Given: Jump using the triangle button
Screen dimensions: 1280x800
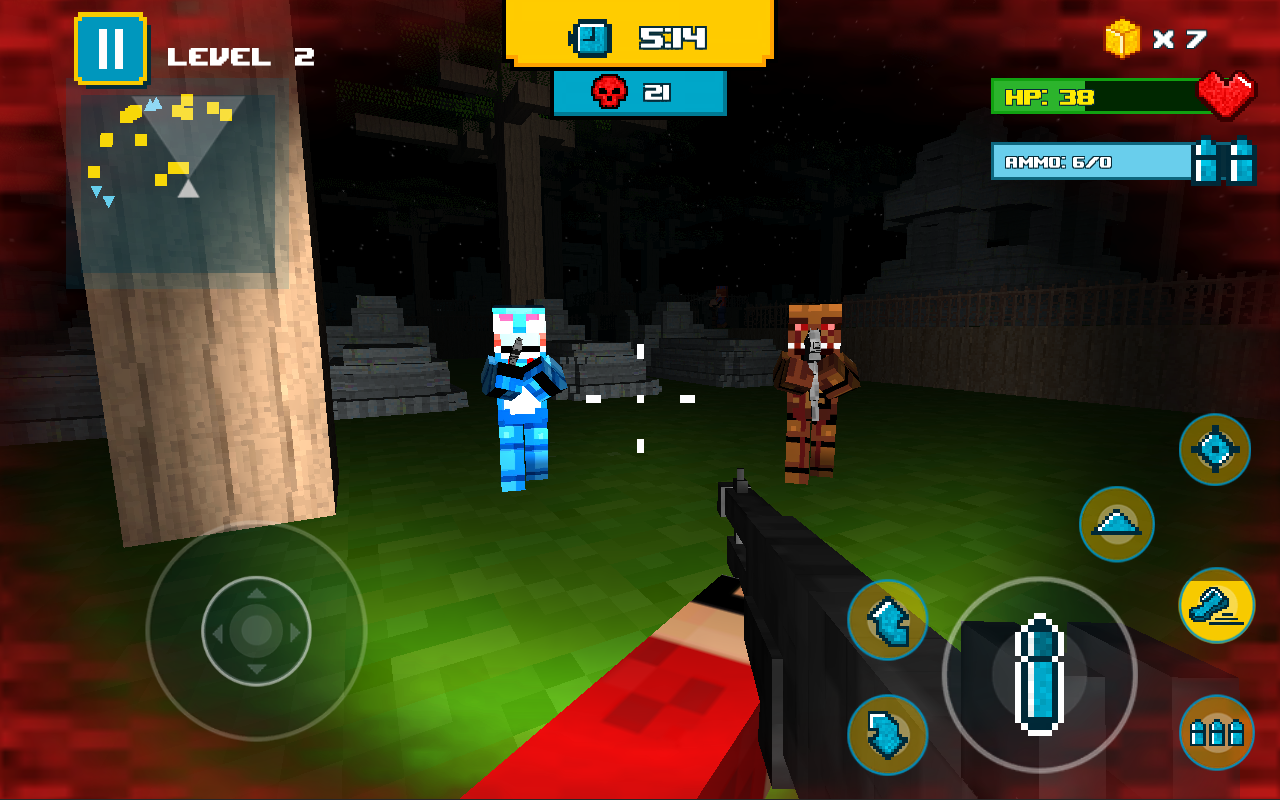Looking at the screenshot, I should click(x=1116, y=524).
